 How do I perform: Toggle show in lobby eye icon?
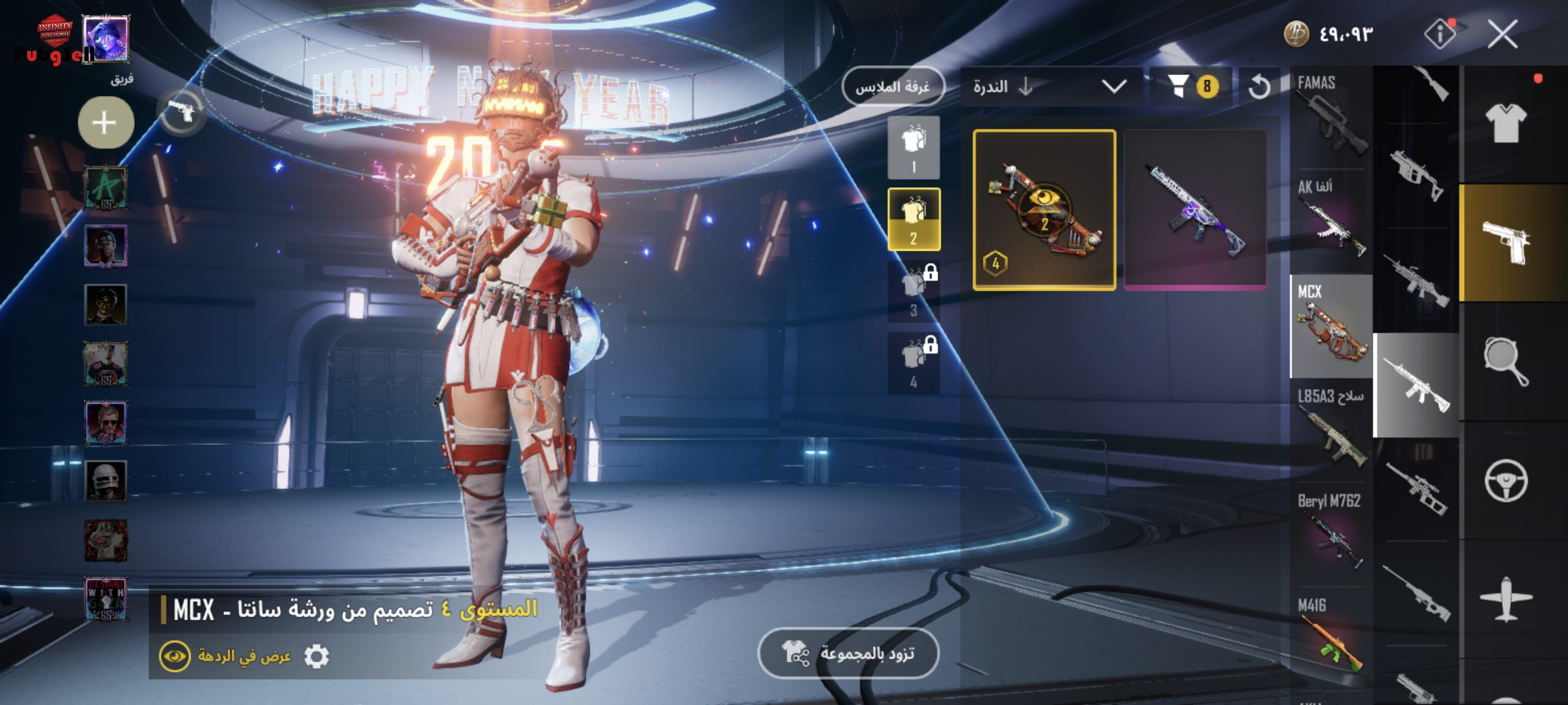(175, 656)
